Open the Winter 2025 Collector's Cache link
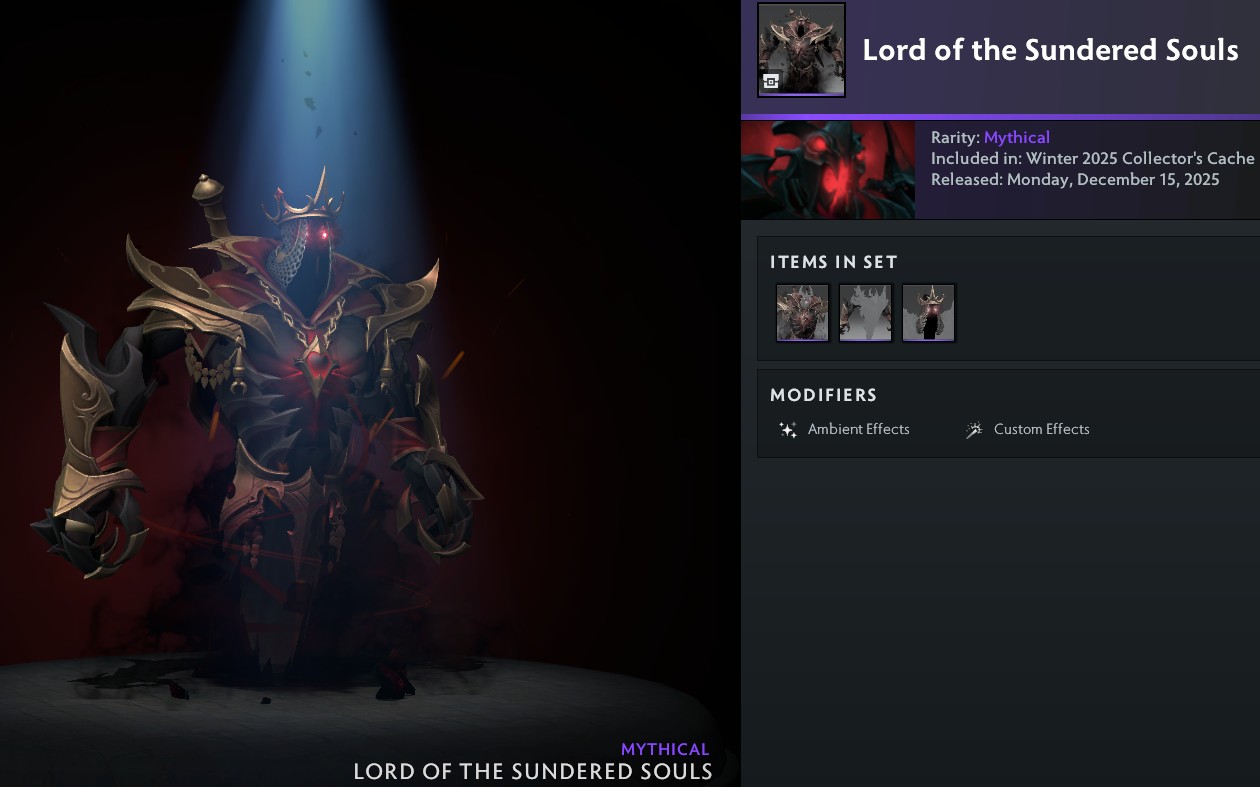This screenshot has width=1260, height=787. coord(1140,158)
